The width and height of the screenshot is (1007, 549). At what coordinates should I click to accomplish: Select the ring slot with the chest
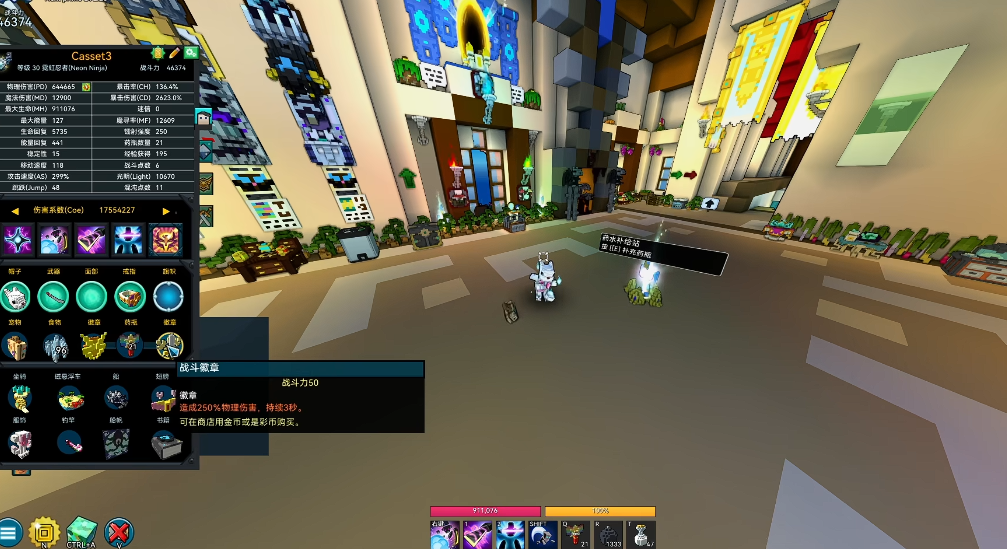[x=130, y=296]
